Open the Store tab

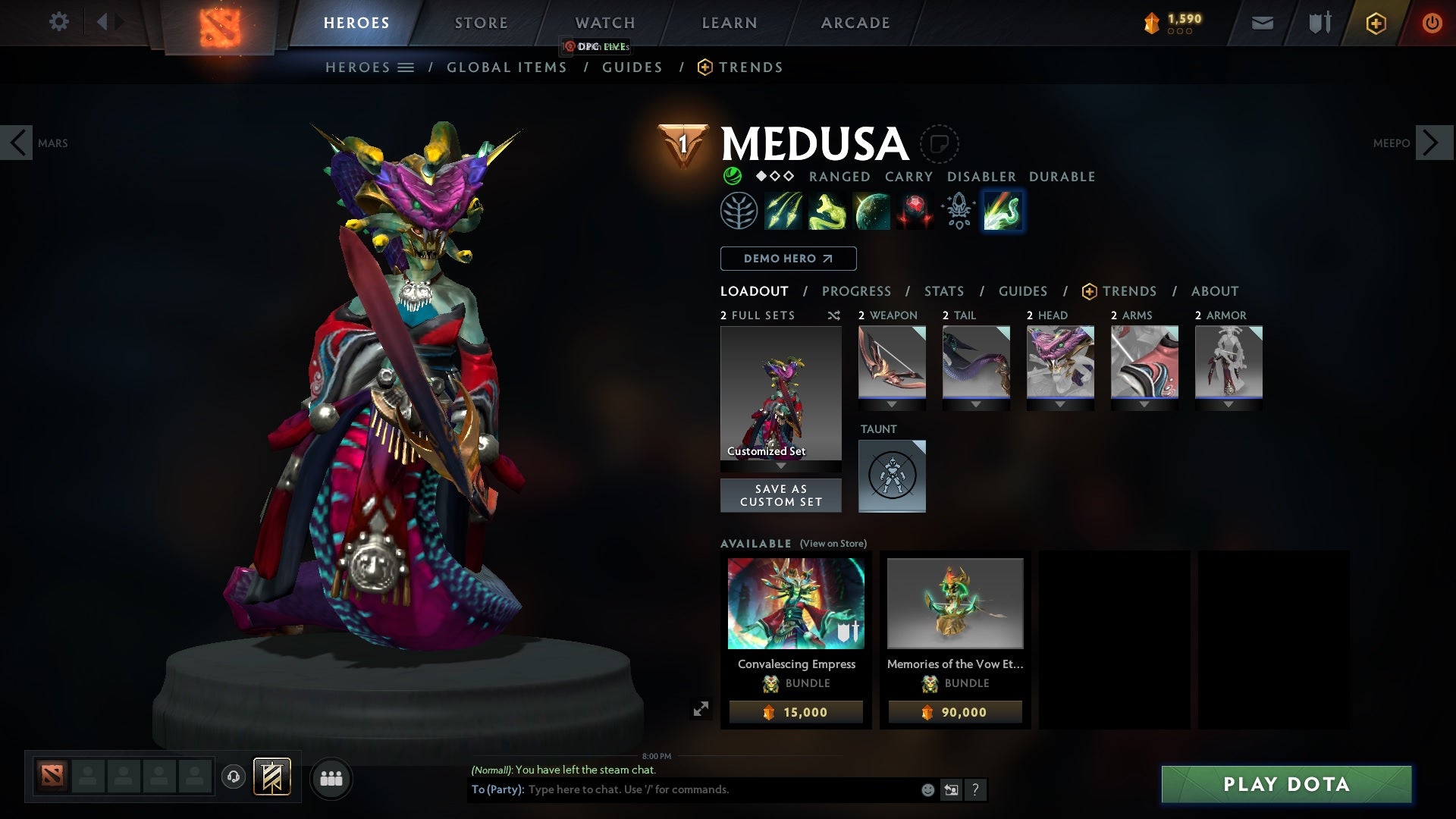point(481,23)
